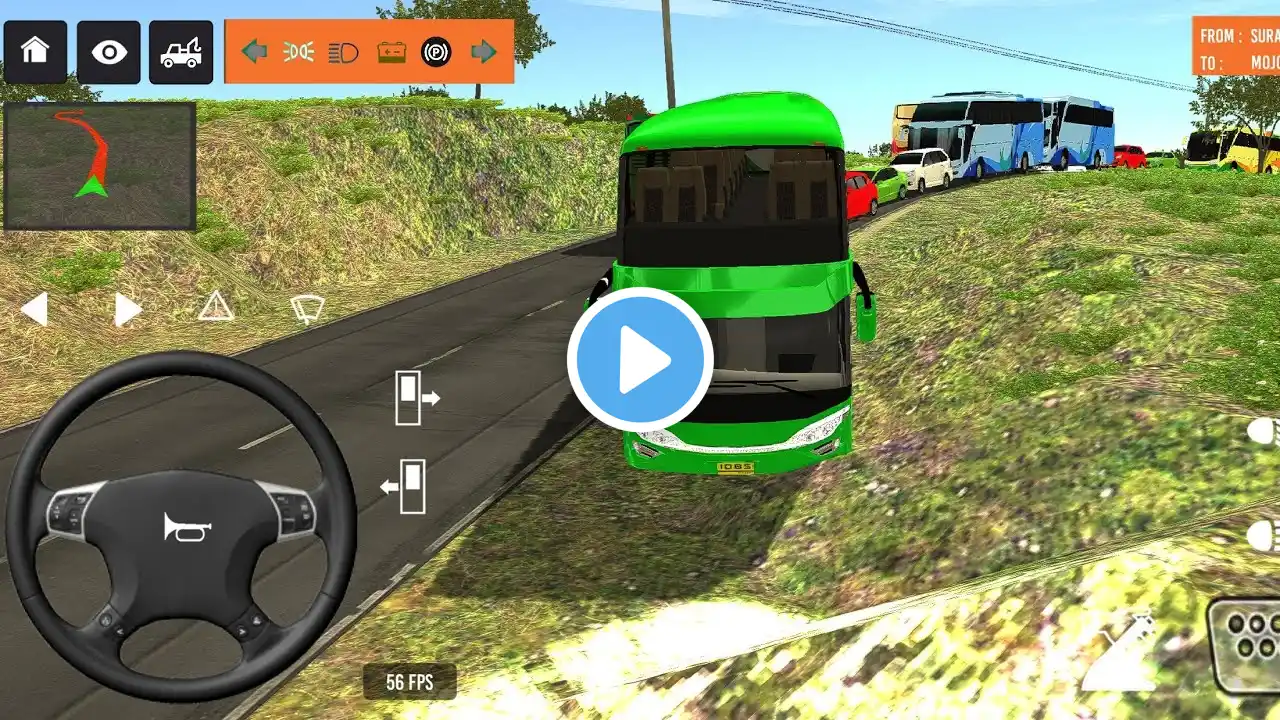Call the tow truck
The image size is (1280, 720).
click(181, 51)
